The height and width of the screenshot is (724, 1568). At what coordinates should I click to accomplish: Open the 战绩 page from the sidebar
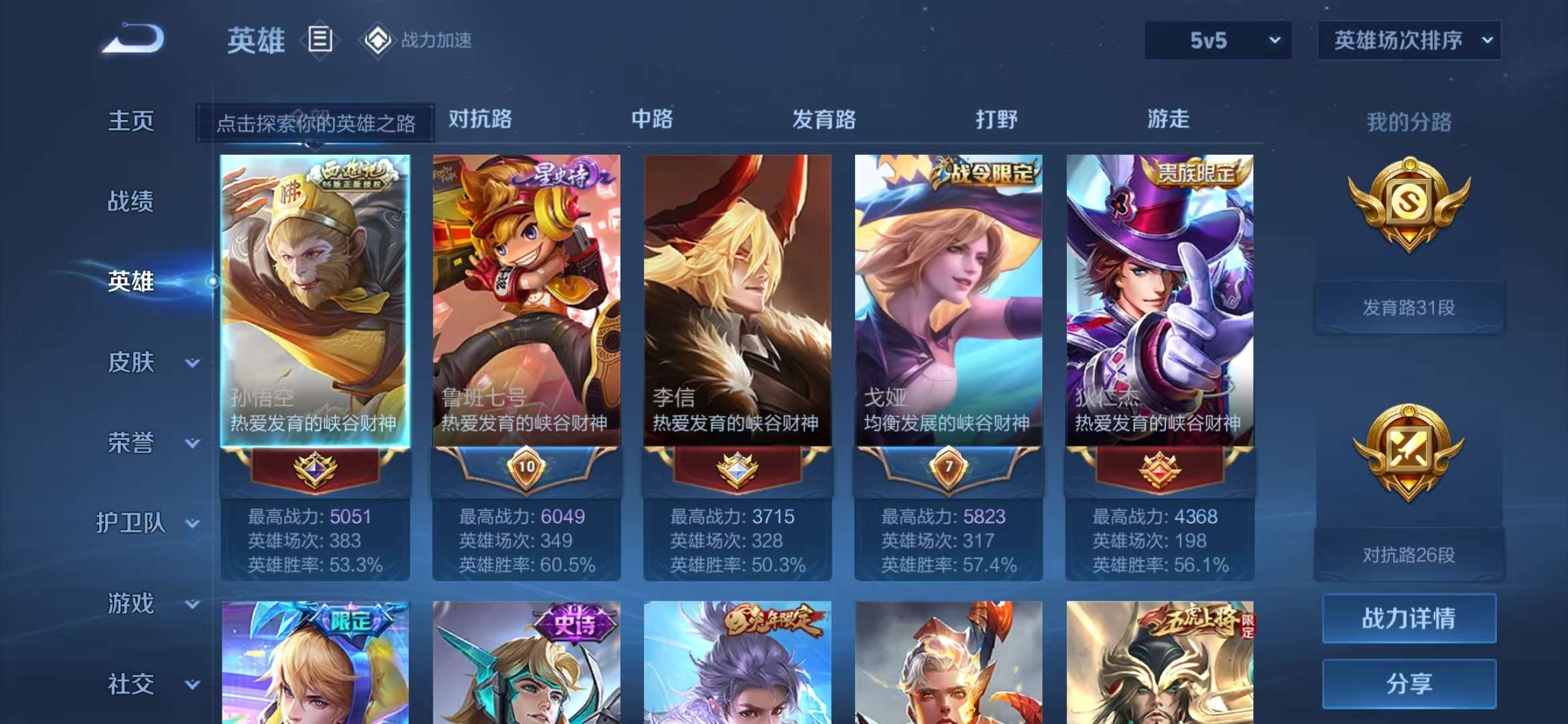pos(131,201)
